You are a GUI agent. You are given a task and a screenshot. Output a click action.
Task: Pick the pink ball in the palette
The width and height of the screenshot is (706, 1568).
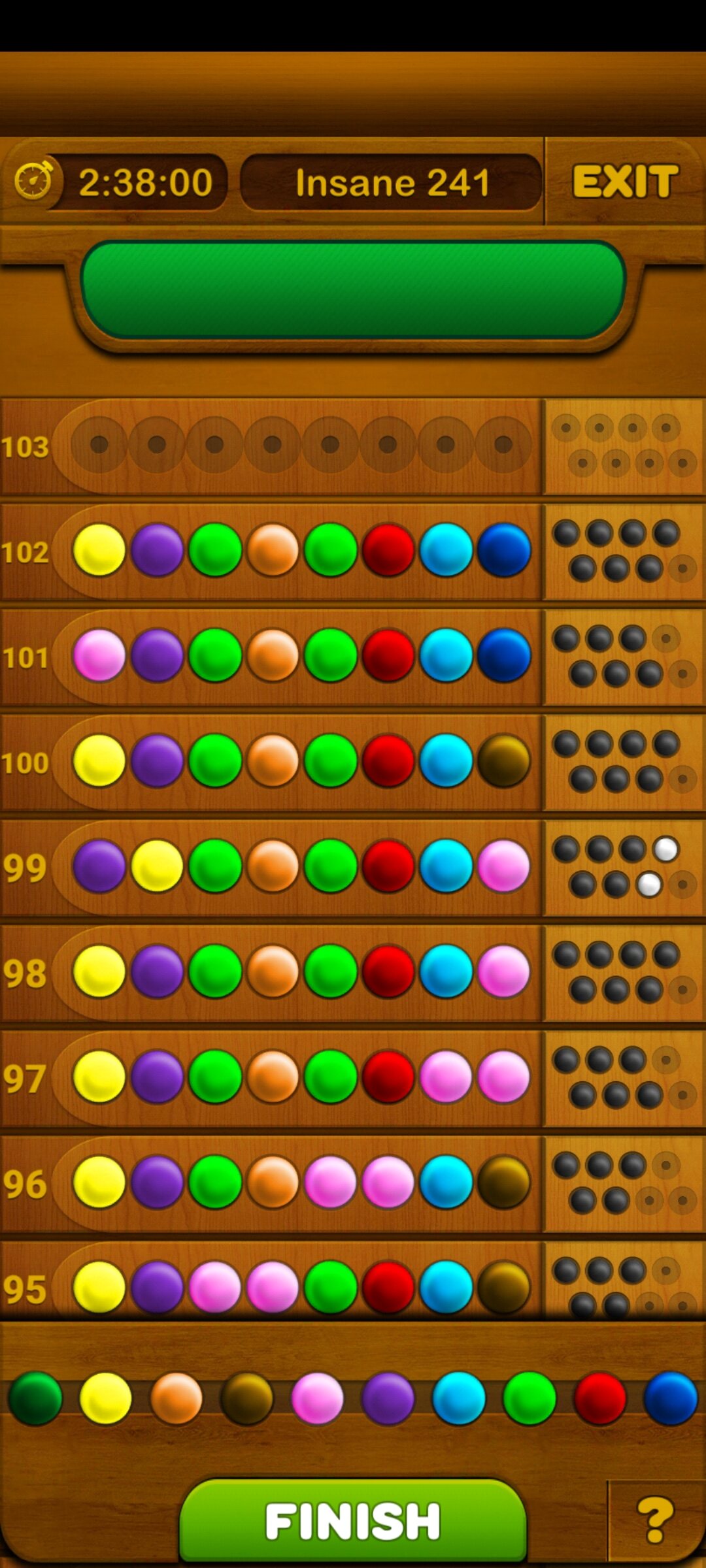coord(317,1398)
